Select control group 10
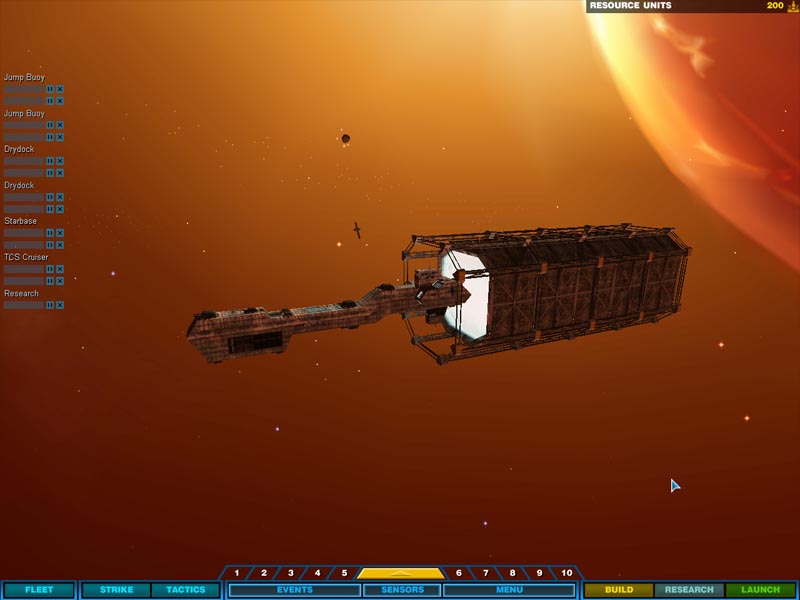This screenshot has height=600, width=800. click(566, 573)
